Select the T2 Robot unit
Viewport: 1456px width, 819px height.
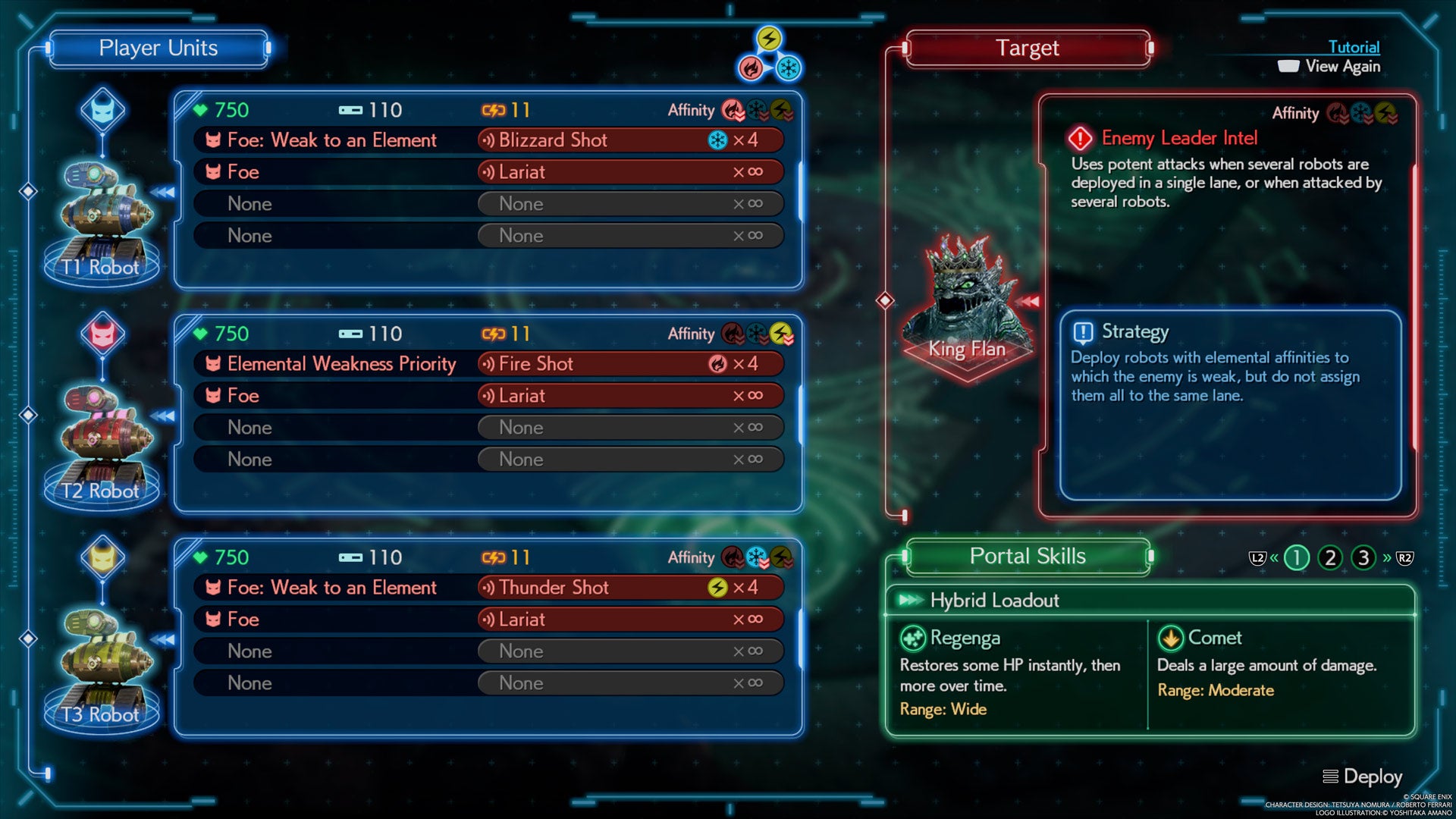[102, 444]
